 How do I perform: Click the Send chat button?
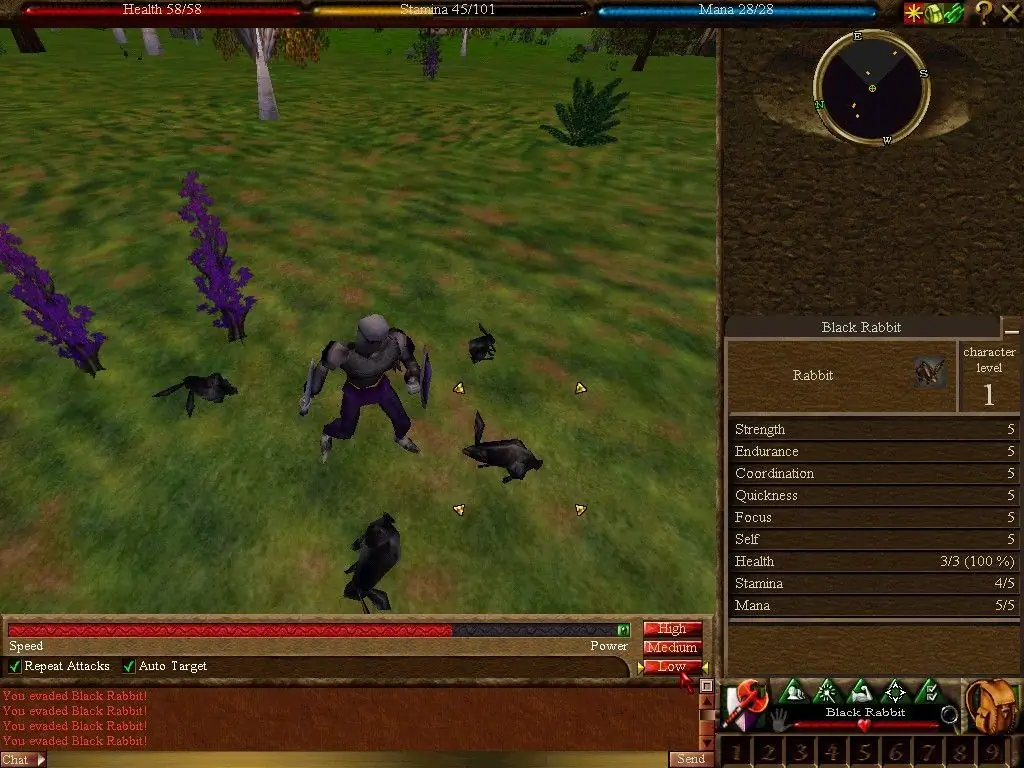tap(691, 759)
